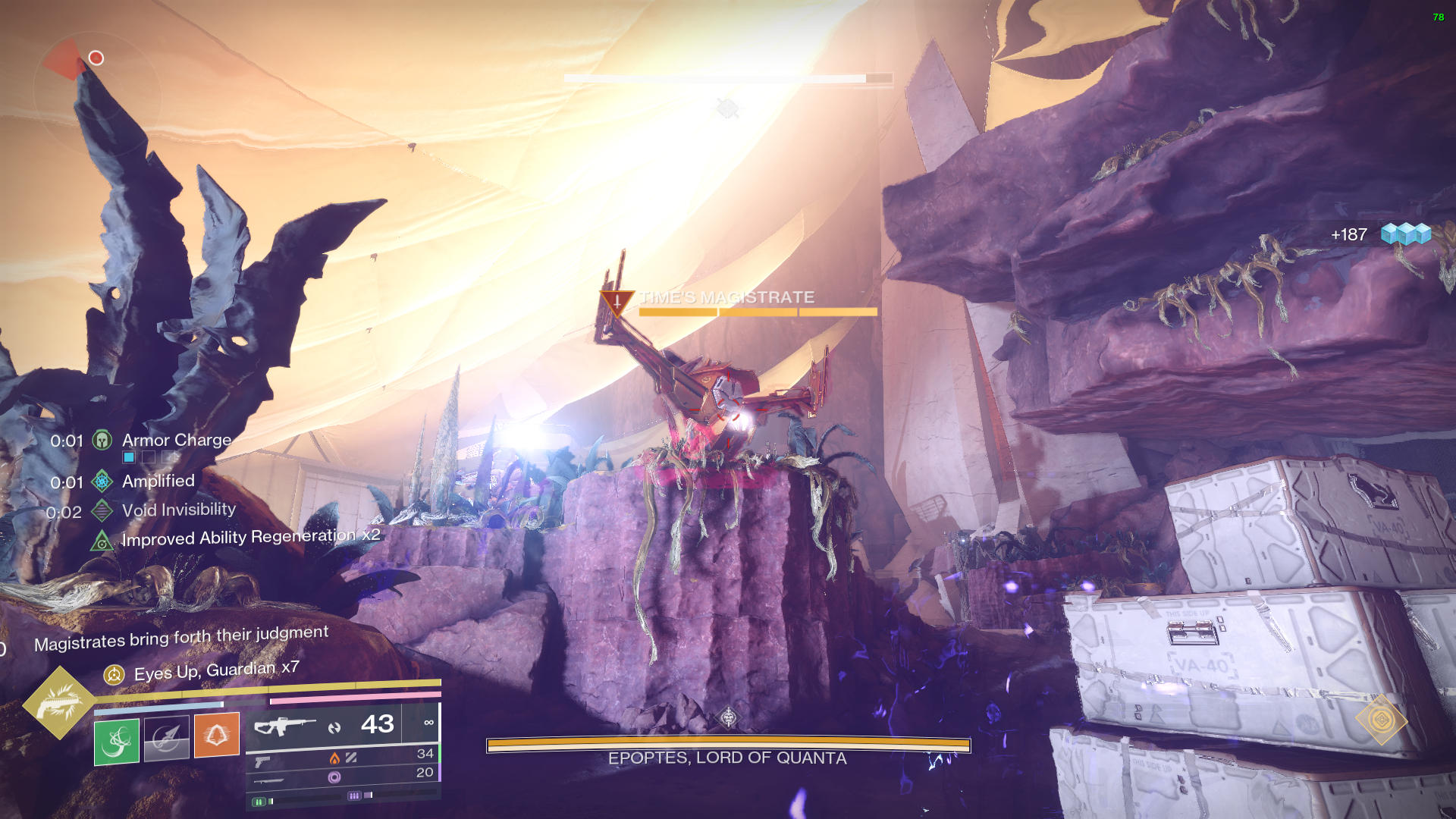Click the blue glimmer cubes icon
Viewport: 1456px width, 819px height.
point(1405,234)
